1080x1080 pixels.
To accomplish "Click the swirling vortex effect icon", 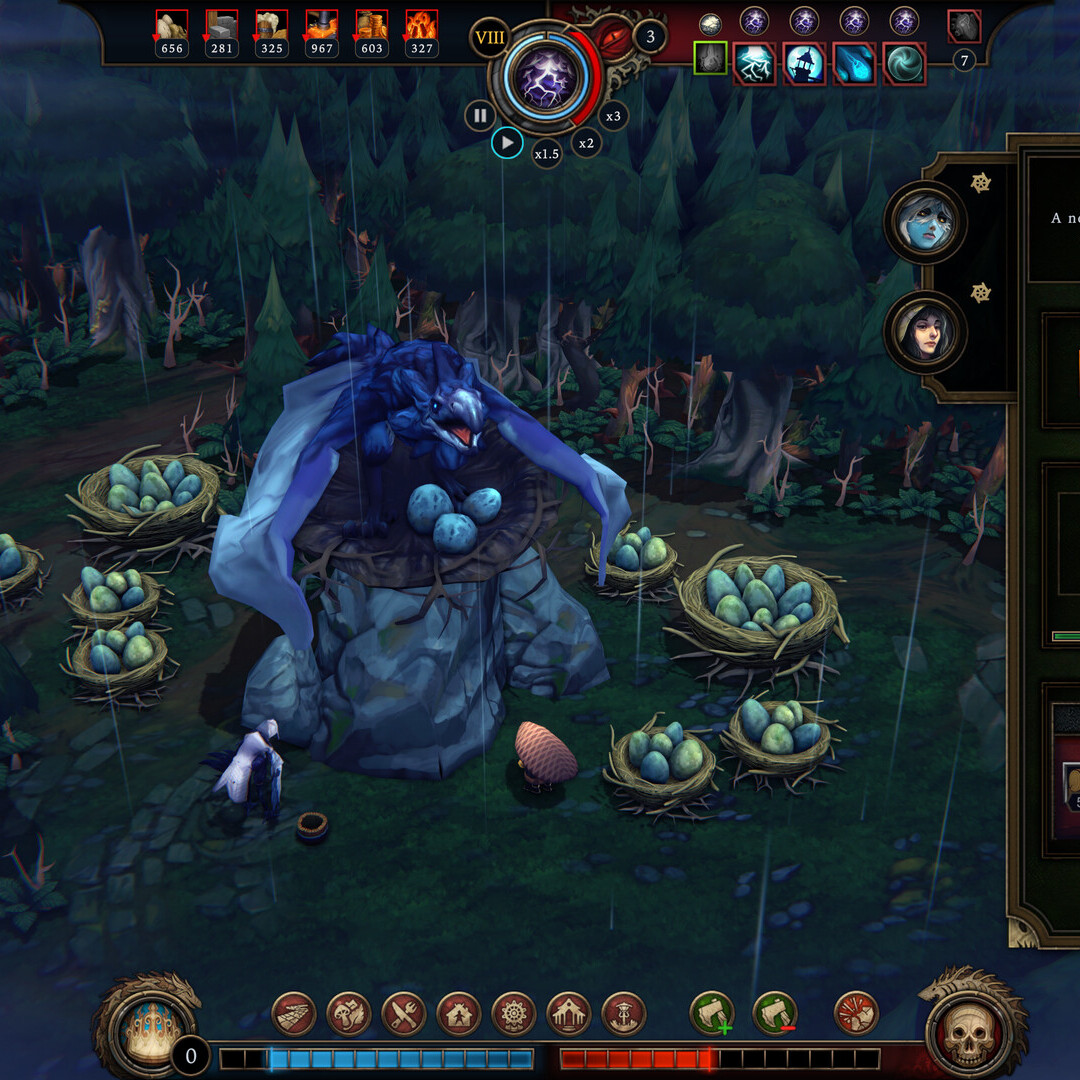I will click(x=904, y=64).
